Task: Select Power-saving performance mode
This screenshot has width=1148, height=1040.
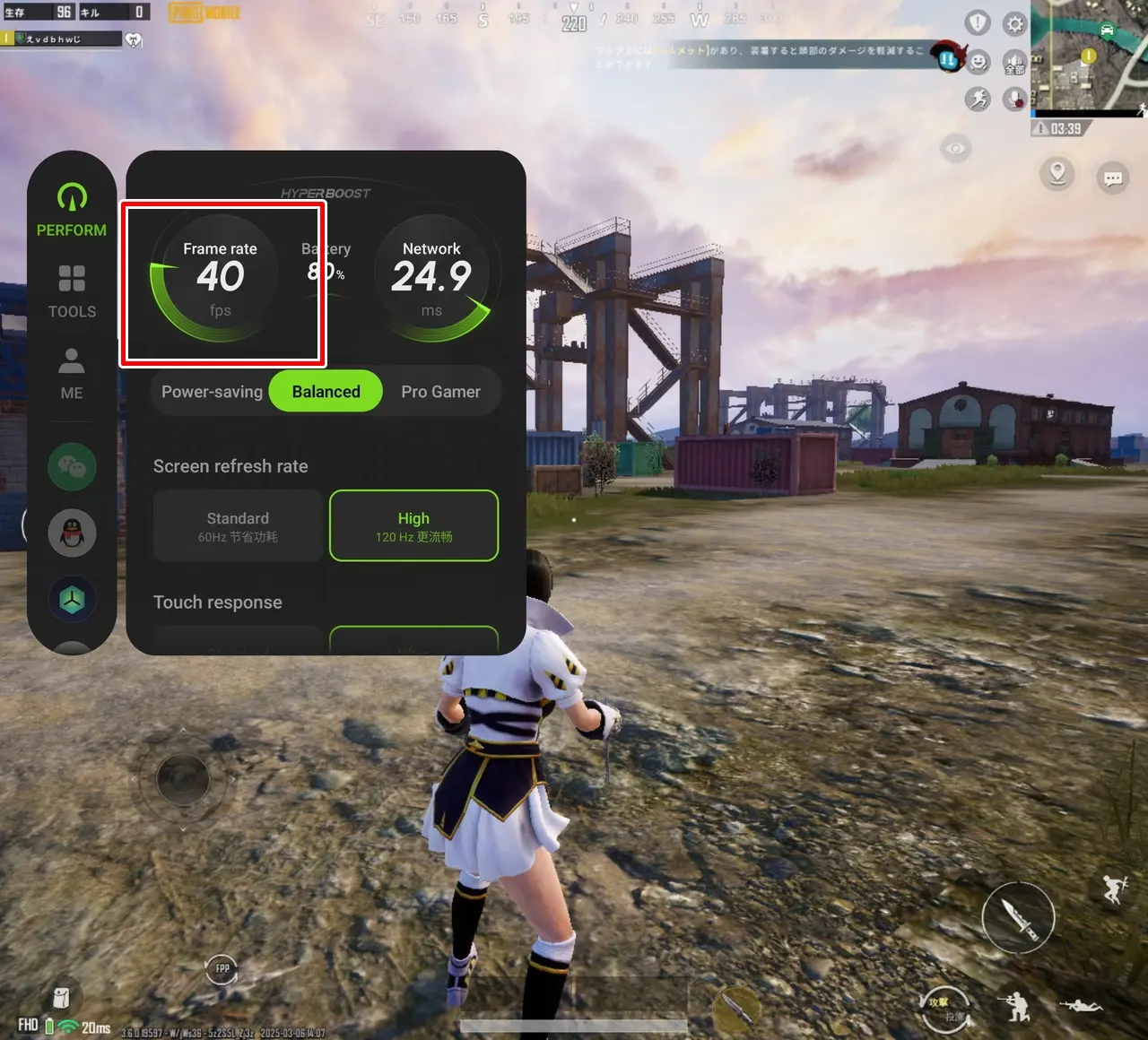Action: tap(212, 392)
